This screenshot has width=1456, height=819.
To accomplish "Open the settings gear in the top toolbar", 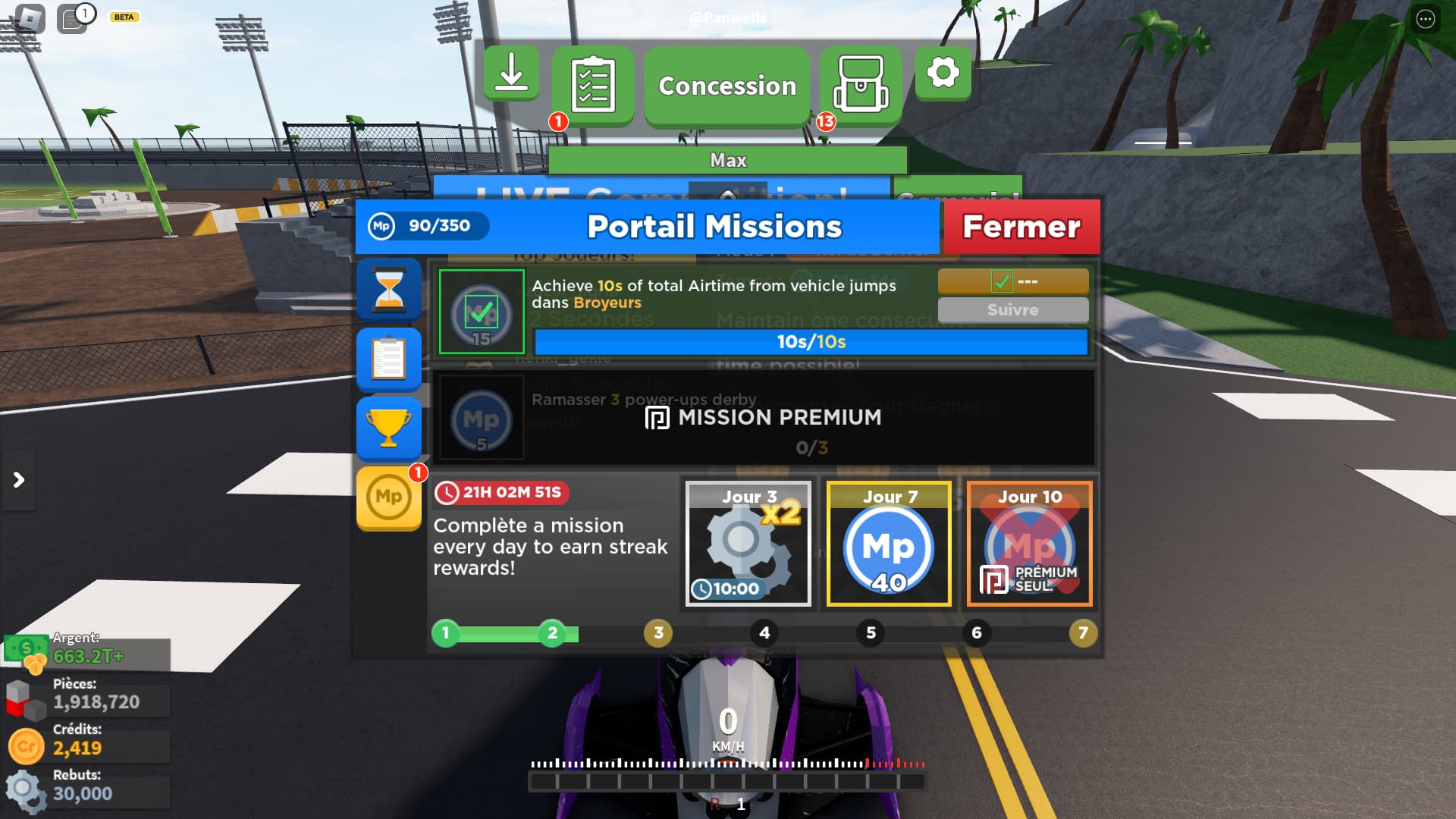I will point(943,74).
